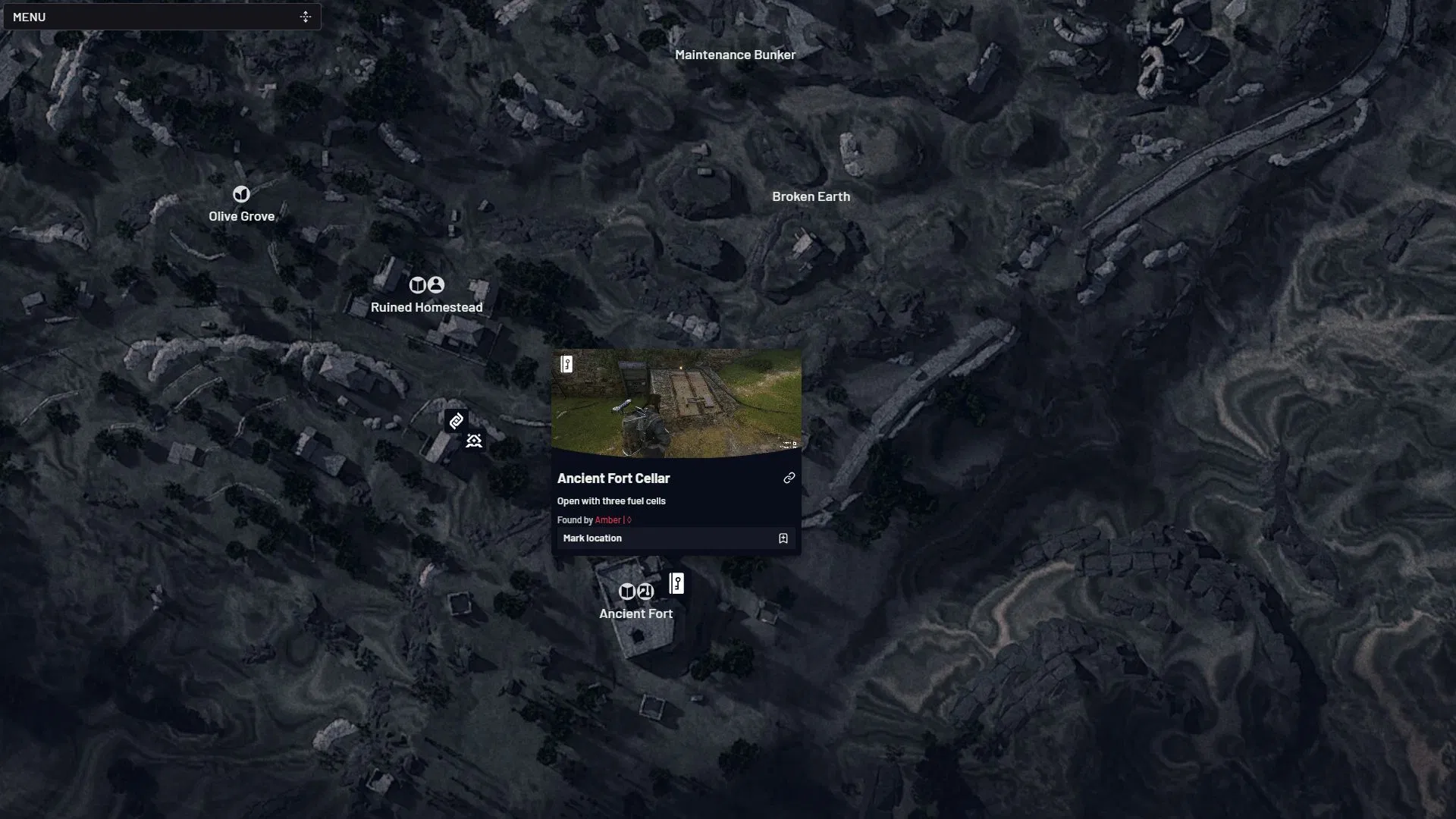The image size is (1456, 819).
Task: Select the book marker at Ancient Fort
Action: pyautogui.click(x=627, y=591)
